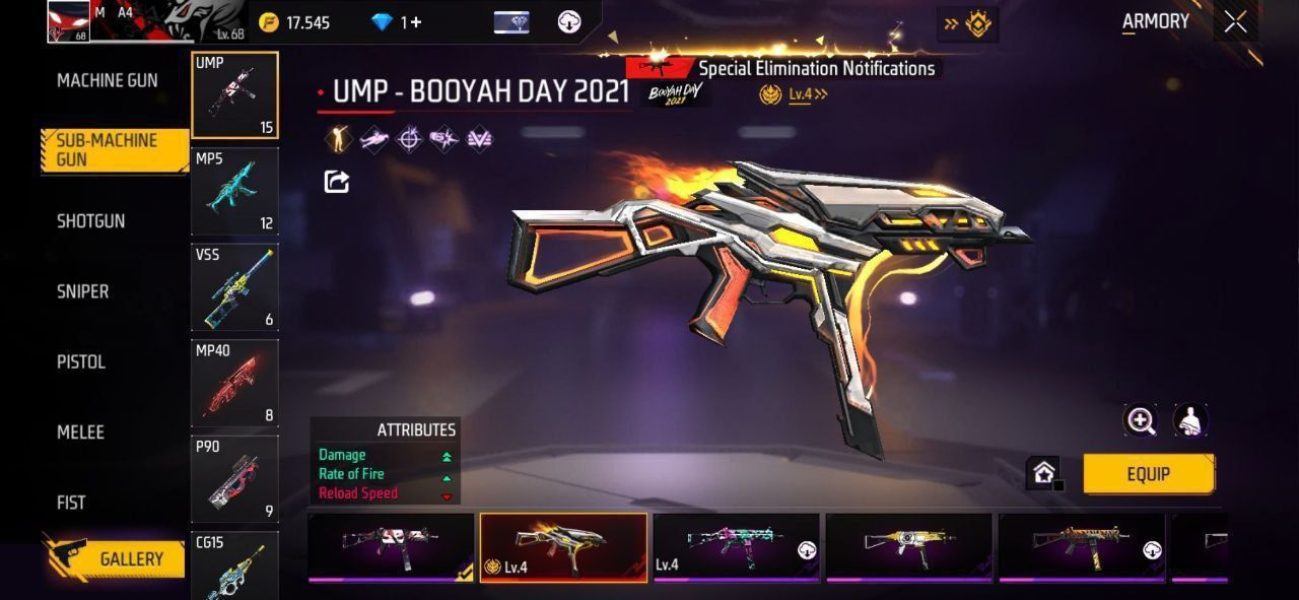Screen dimensions: 1299x600
Task: Select the MP40 weapon slot
Action: 235,383
